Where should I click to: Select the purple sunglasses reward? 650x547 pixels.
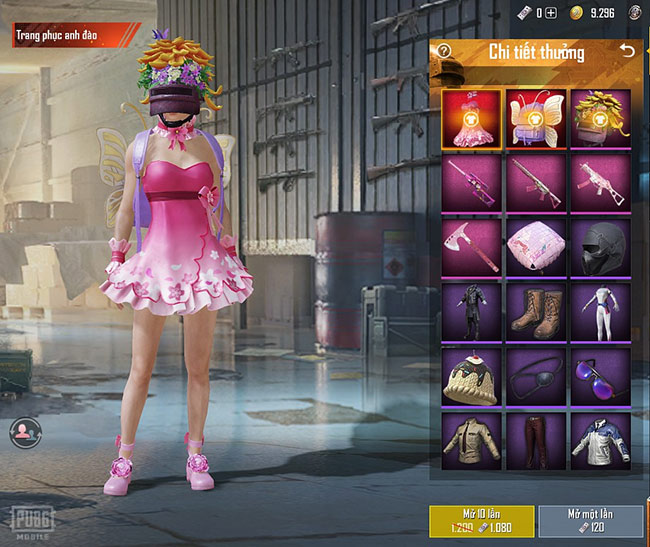coord(600,376)
